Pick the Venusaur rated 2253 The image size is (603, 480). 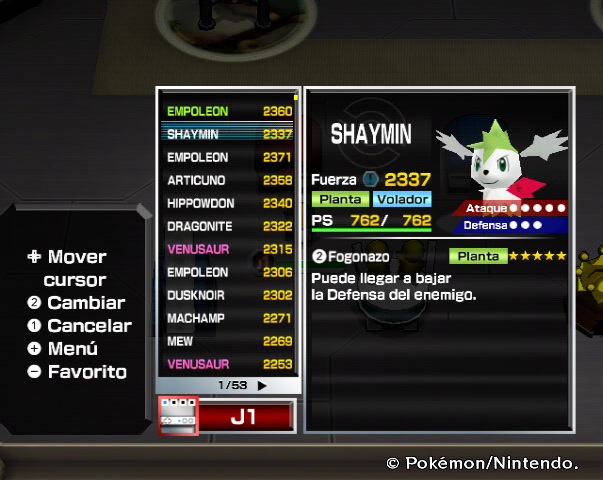[229, 364]
